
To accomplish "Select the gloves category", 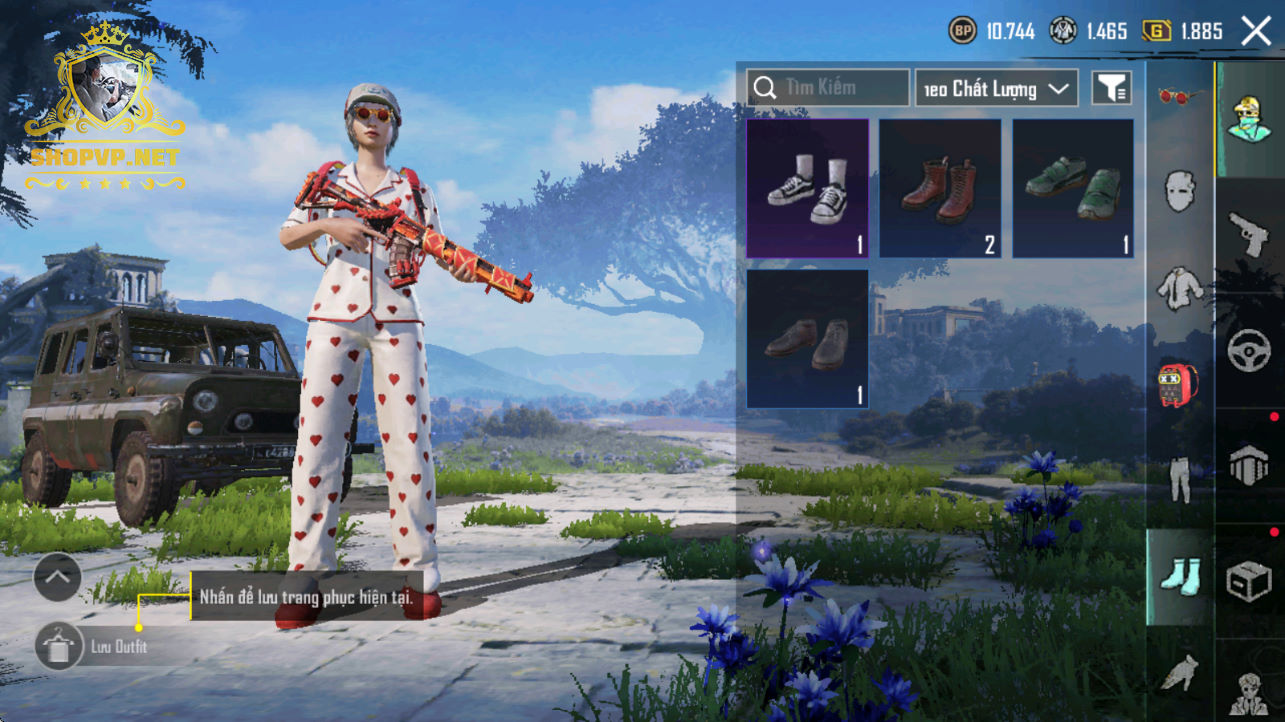I will (x=1180, y=672).
